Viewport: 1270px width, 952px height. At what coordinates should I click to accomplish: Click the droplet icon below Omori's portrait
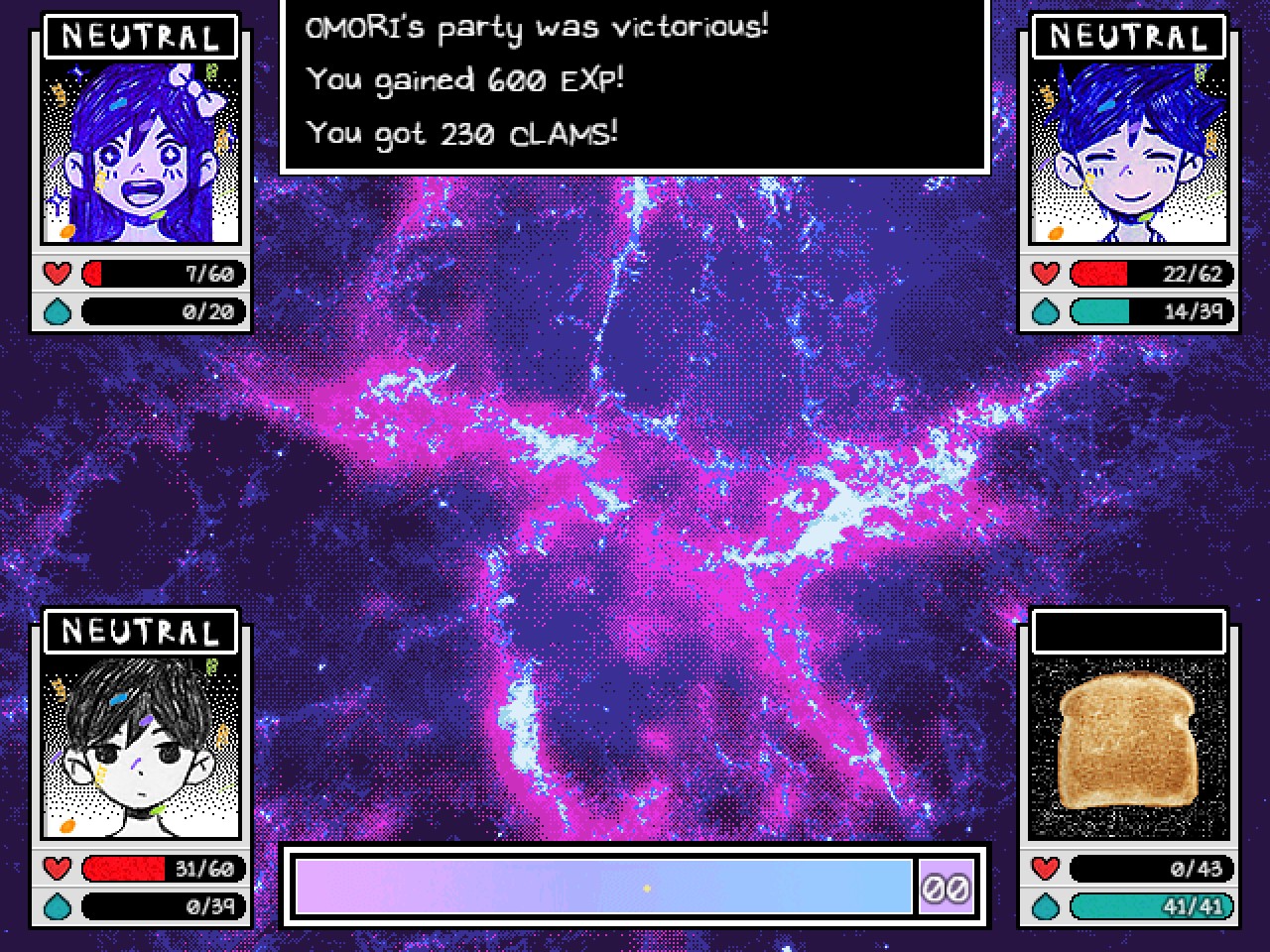click(58, 905)
